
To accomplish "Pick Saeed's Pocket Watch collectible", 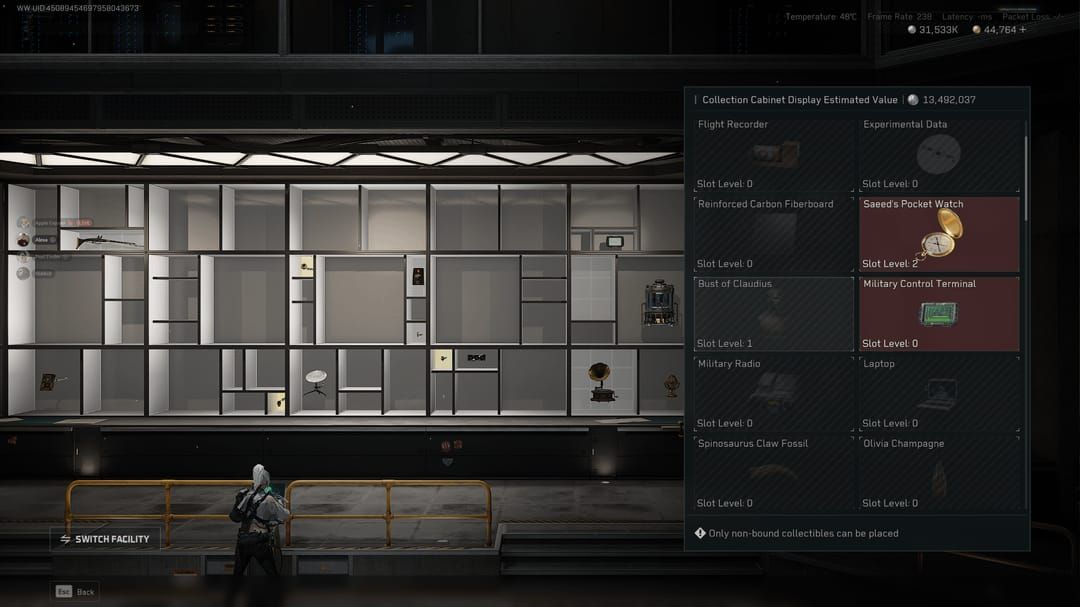I will tap(938, 234).
